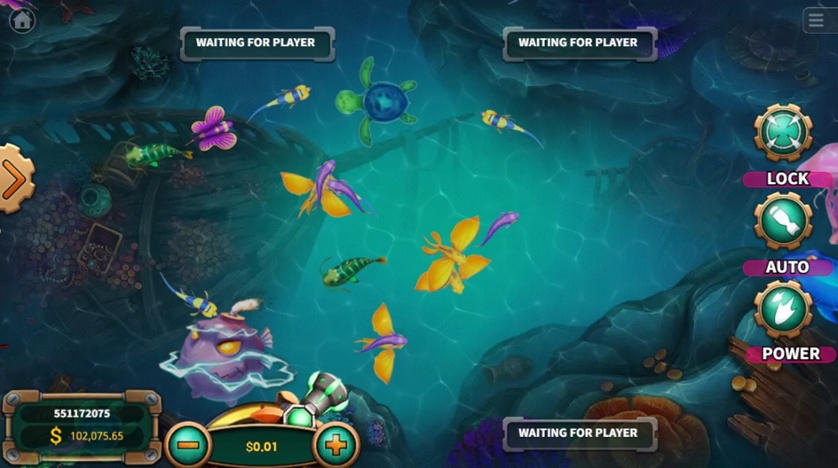Image resolution: width=838 pixels, height=468 pixels.
Task: Open the hamburger menu
Action: pyautogui.click(x=816, y=21)
